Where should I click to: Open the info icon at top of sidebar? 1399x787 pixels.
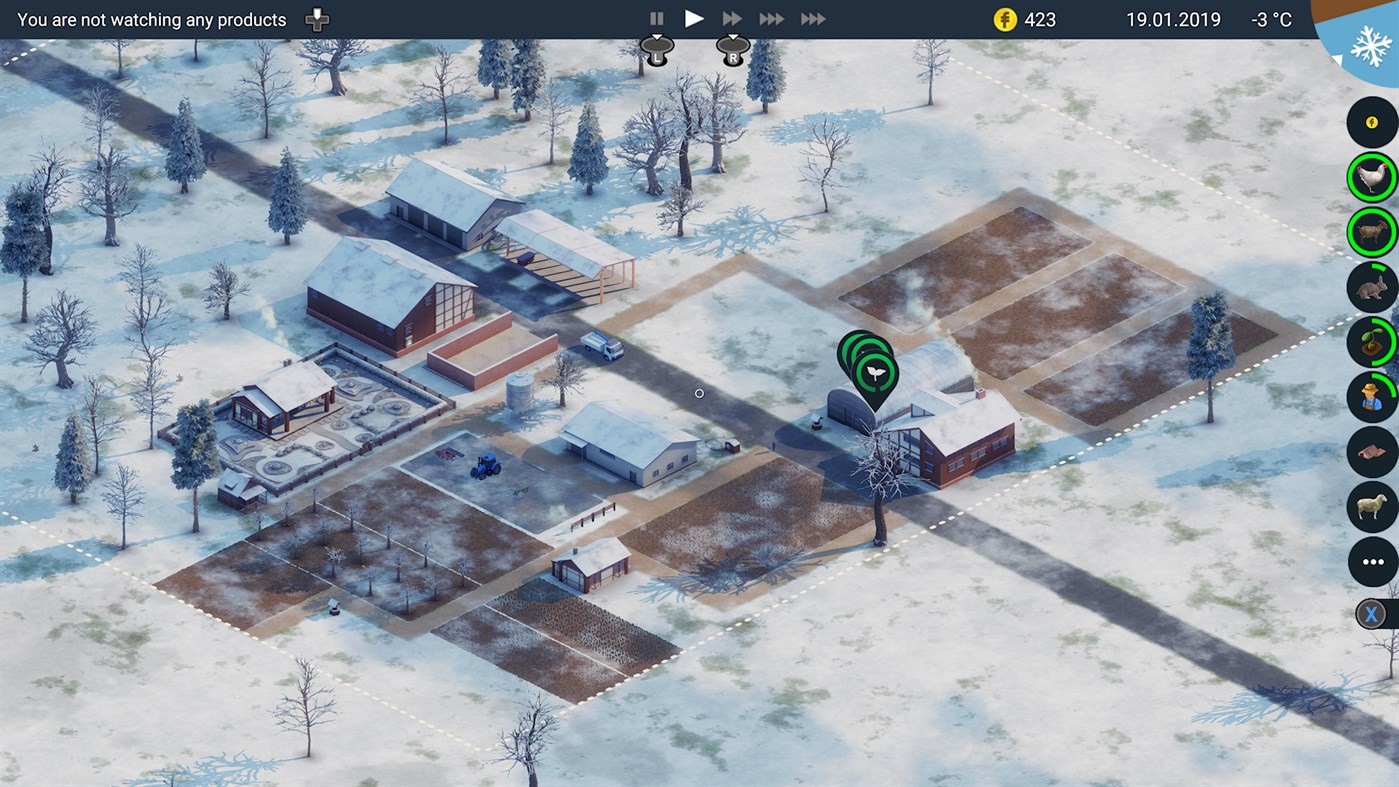point(1371,122)
